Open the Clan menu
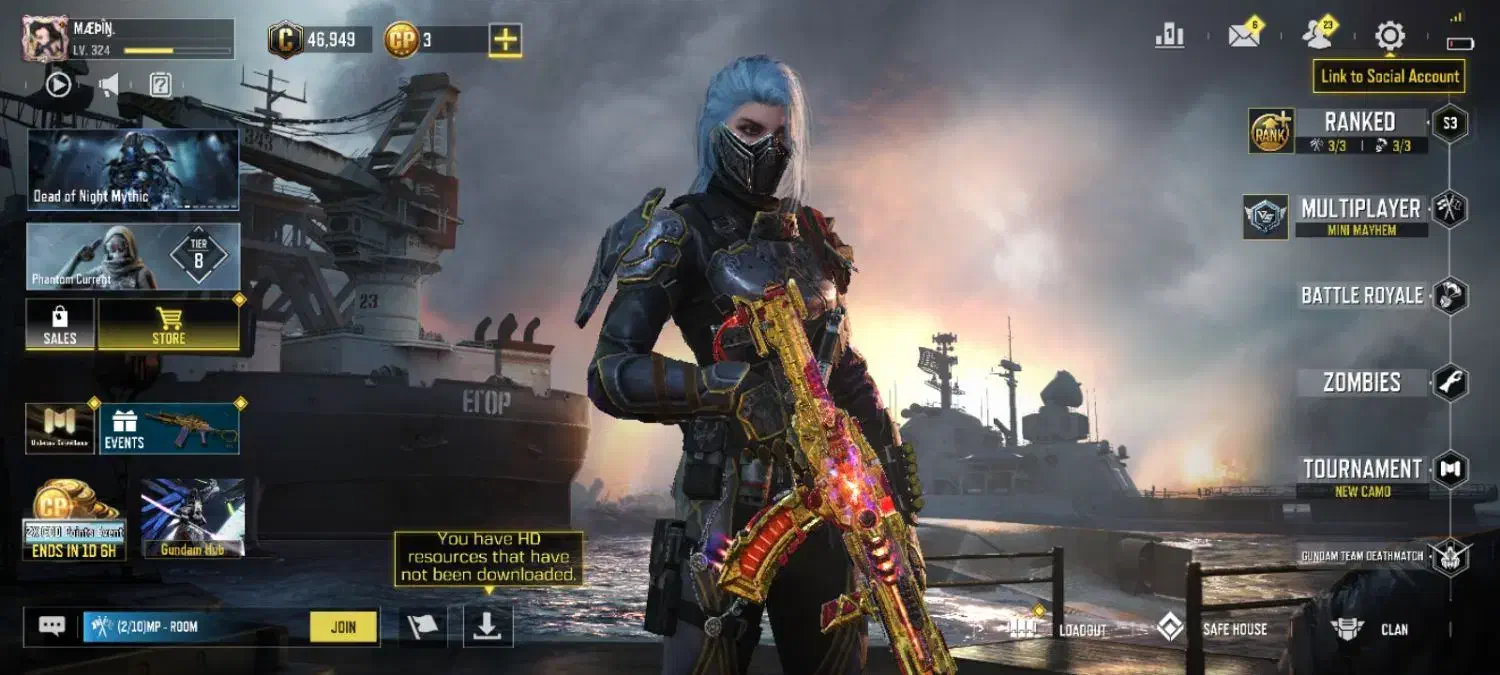 1370,629
